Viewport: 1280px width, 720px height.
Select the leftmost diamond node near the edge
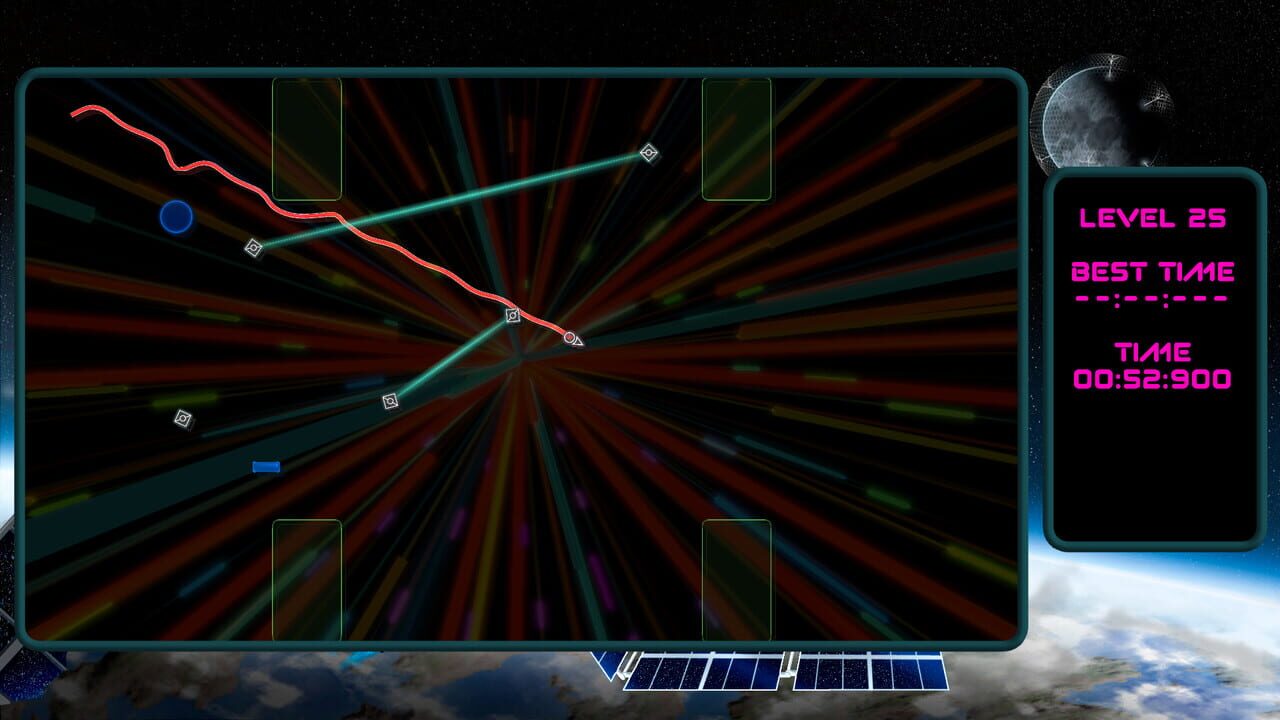pos(184,419)
